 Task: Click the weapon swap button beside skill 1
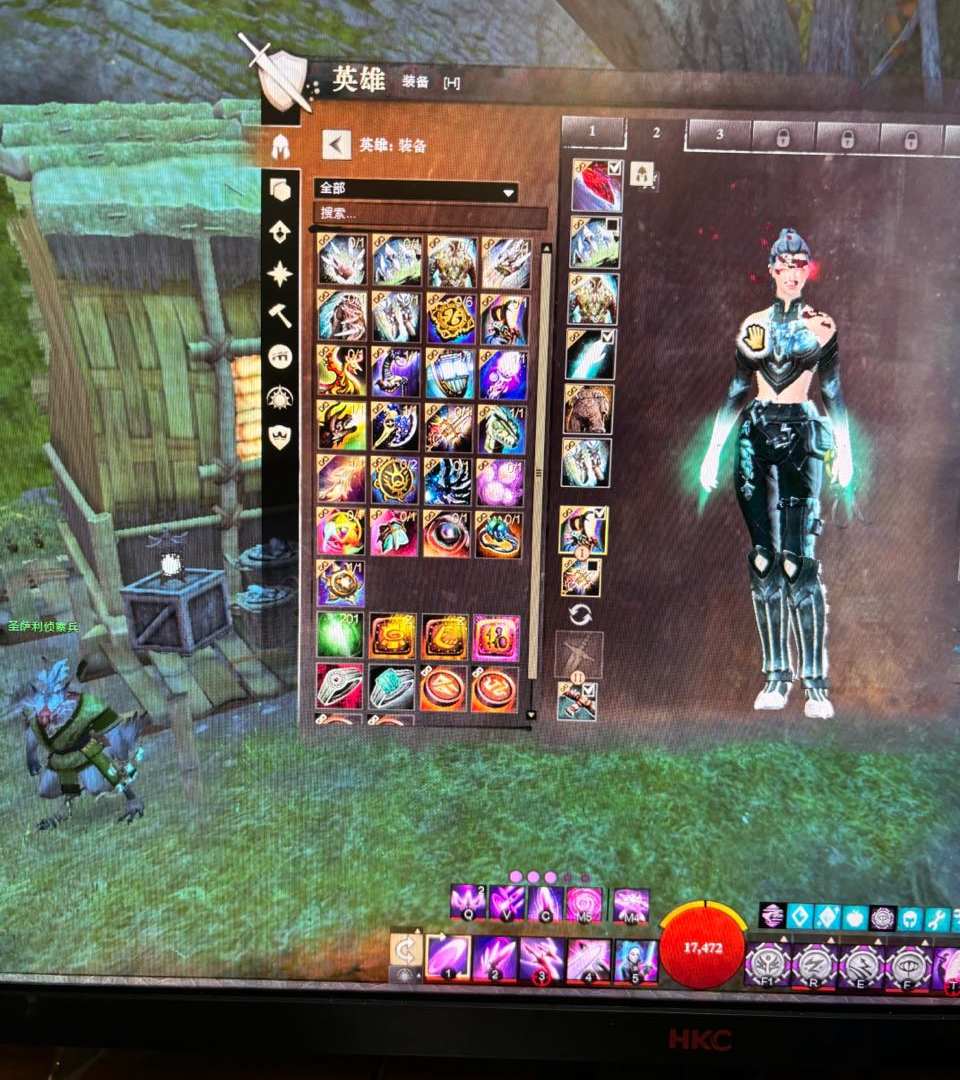[x=405, y=951]
